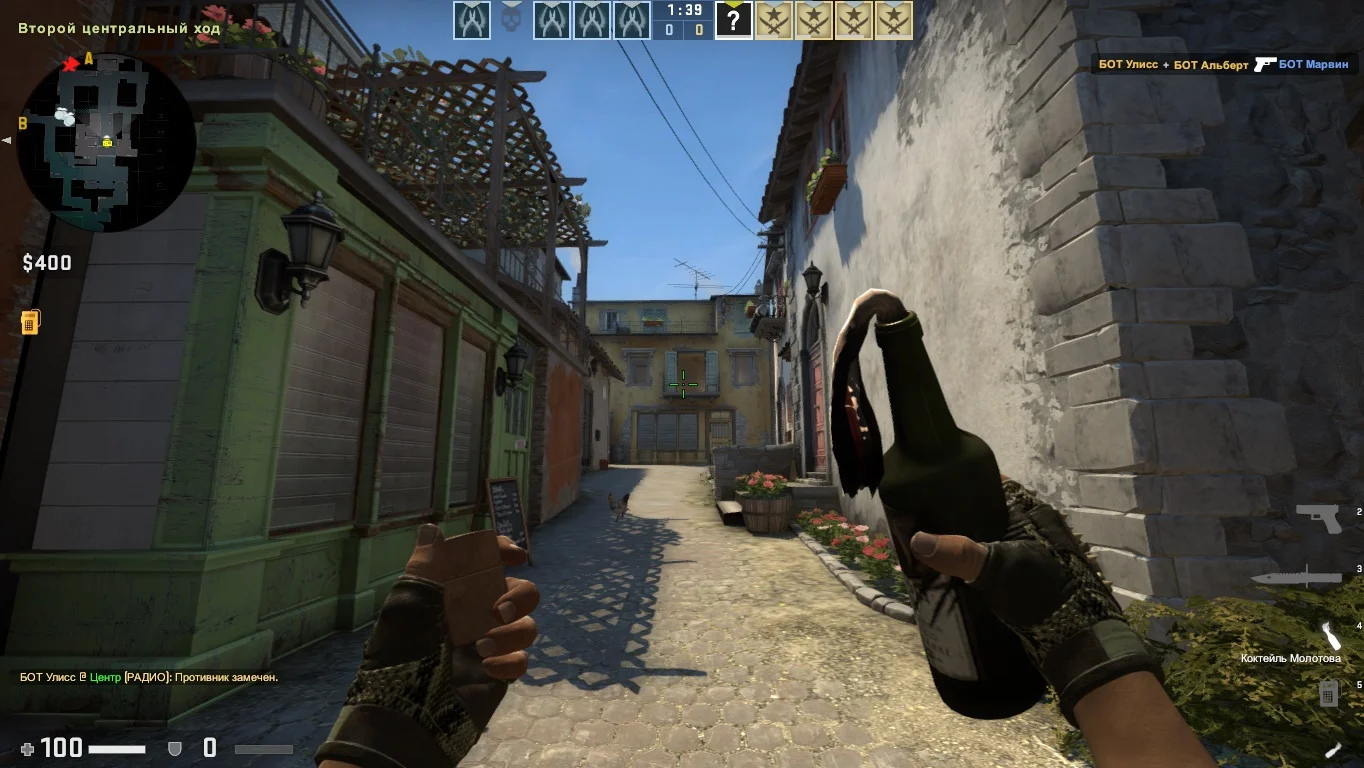Click the dead player skull icon
The width and height of the screenshot is (1364, 768).
511,20
